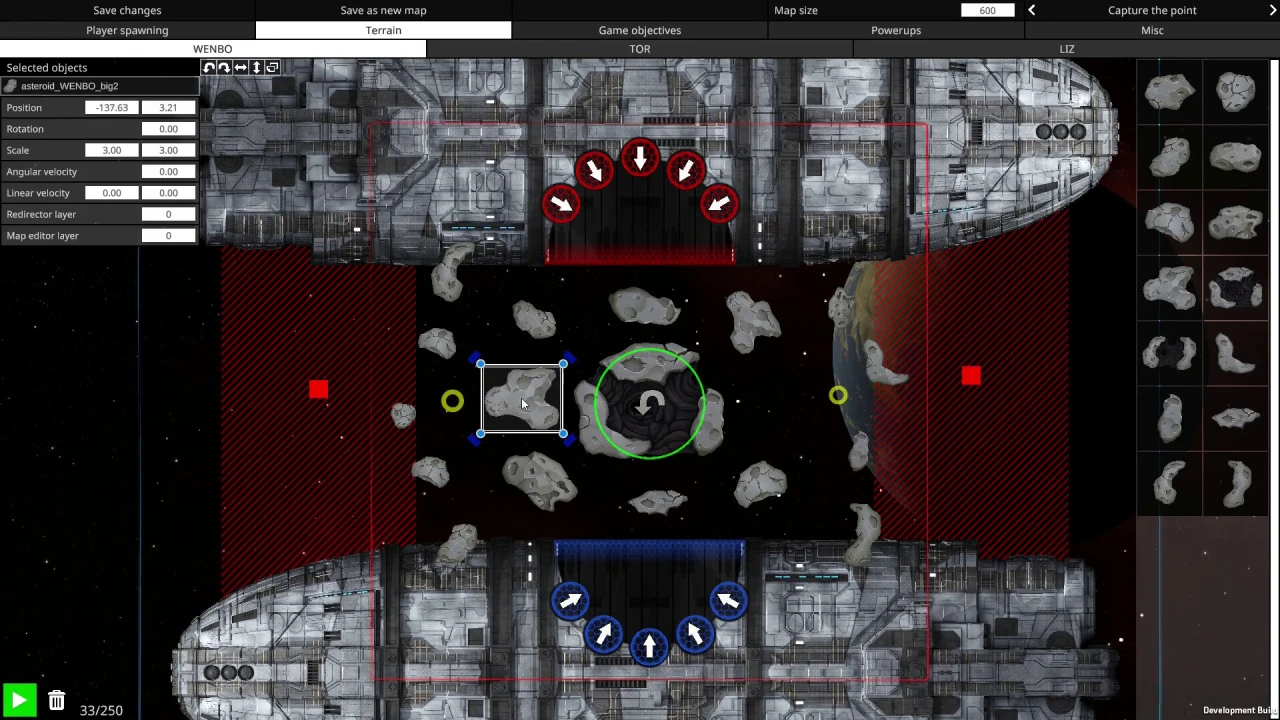Start map test with the green play icon
This screenshot has height=720, width=1280.
(18, 700)
